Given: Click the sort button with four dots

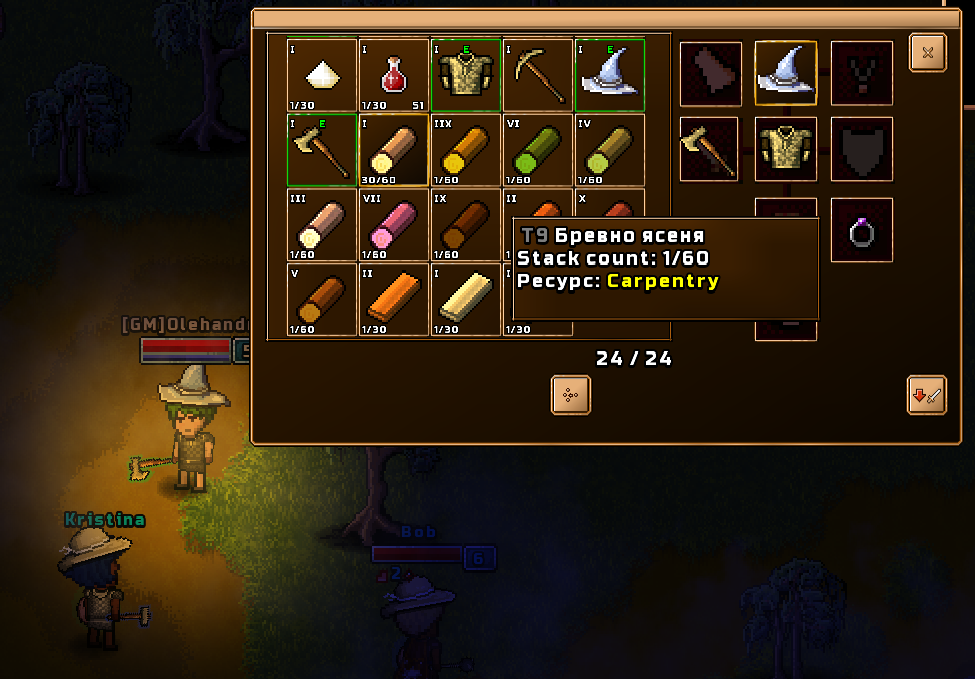Looking at the screenshot, I should click(x=571, y=395).
